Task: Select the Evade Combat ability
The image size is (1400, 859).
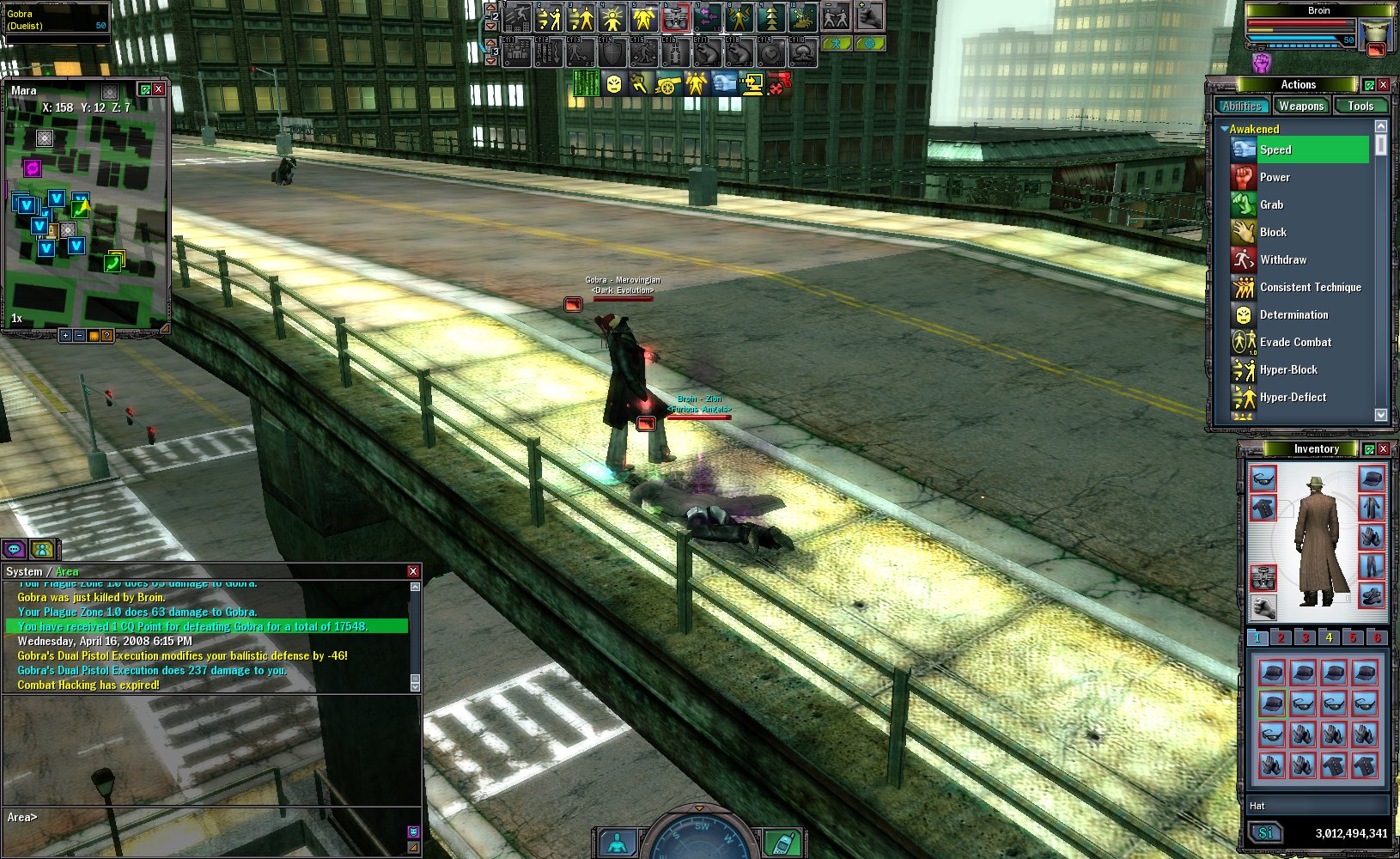Action: point(1294,342)
